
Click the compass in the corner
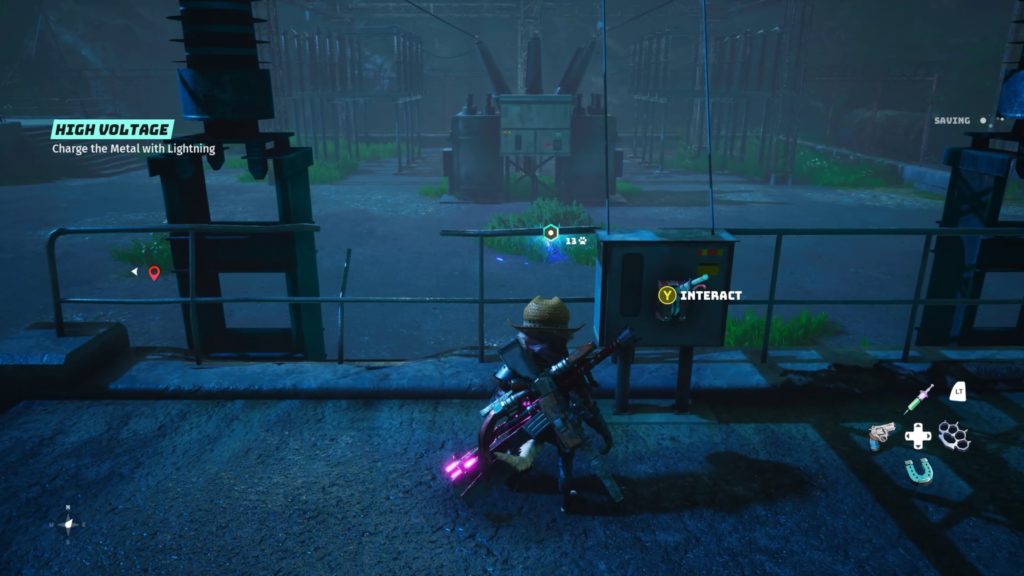point(68,523)
